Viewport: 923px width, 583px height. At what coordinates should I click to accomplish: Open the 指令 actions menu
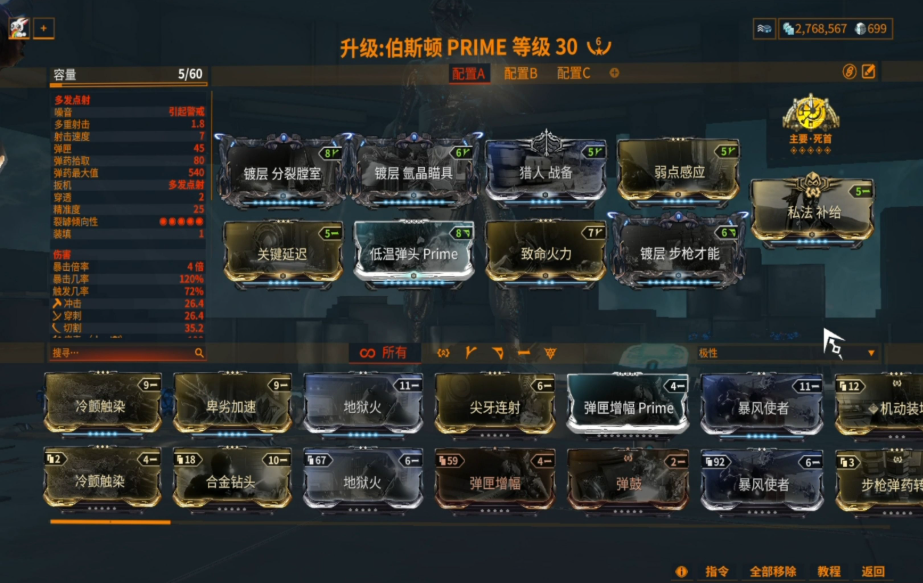point(717,571)
